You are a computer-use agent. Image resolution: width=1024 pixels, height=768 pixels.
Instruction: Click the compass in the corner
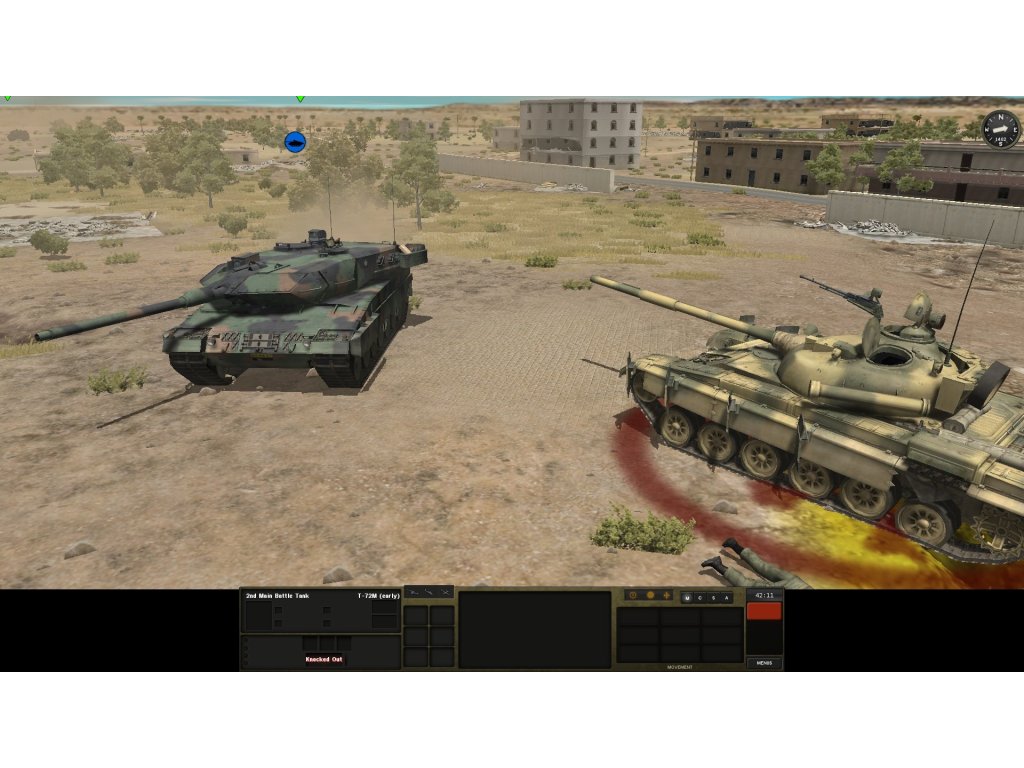point(1000,129)
